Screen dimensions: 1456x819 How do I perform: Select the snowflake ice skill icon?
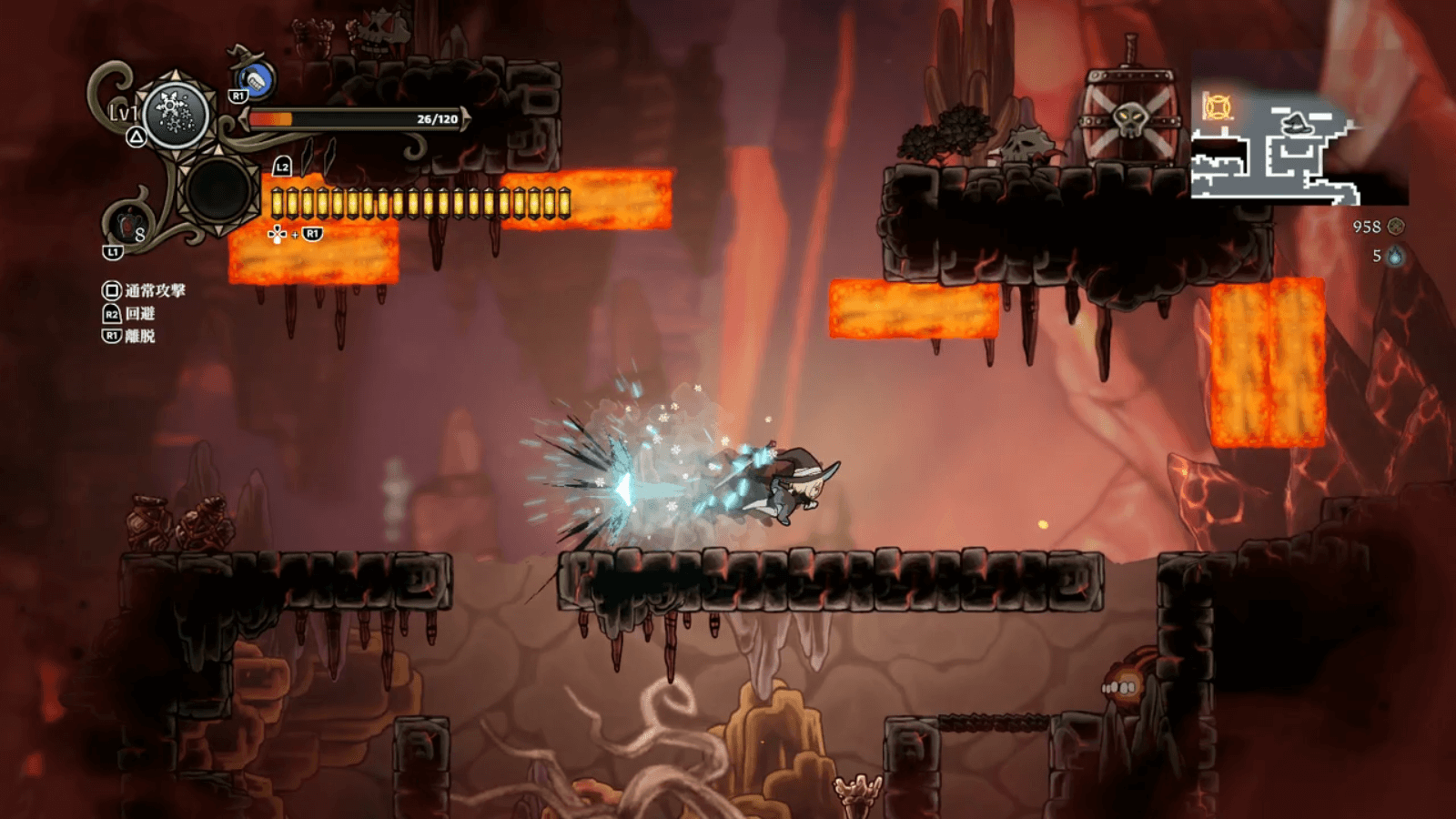[176, 115]
